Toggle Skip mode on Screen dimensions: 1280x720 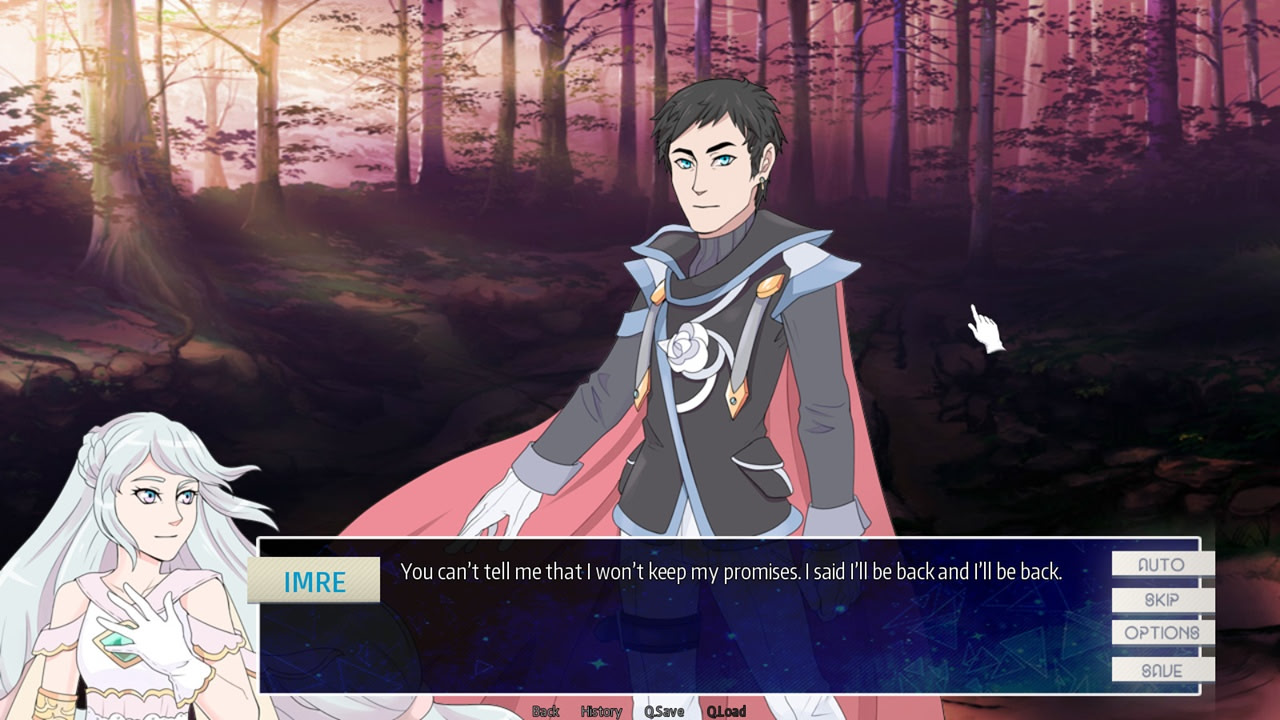pyautogui.click(x=1163, y=599)
